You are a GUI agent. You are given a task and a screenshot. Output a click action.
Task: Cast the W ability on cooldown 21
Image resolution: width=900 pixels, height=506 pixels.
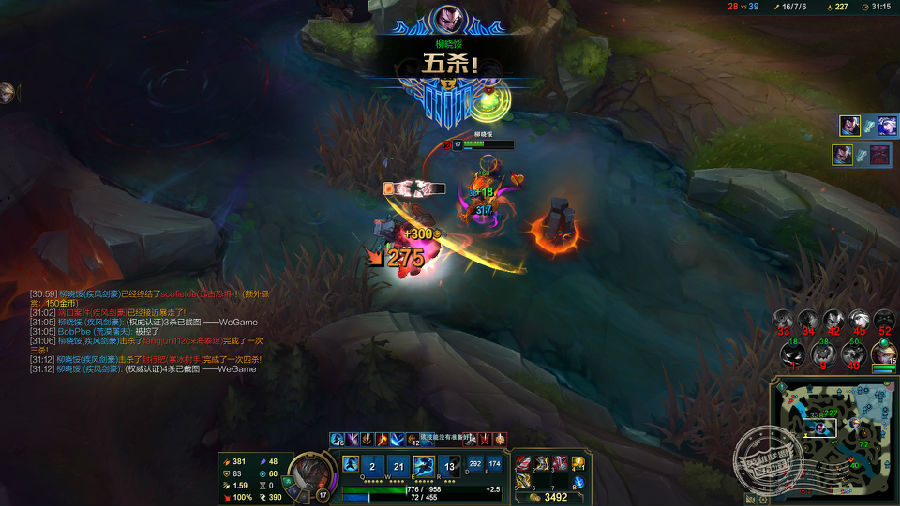398,466
